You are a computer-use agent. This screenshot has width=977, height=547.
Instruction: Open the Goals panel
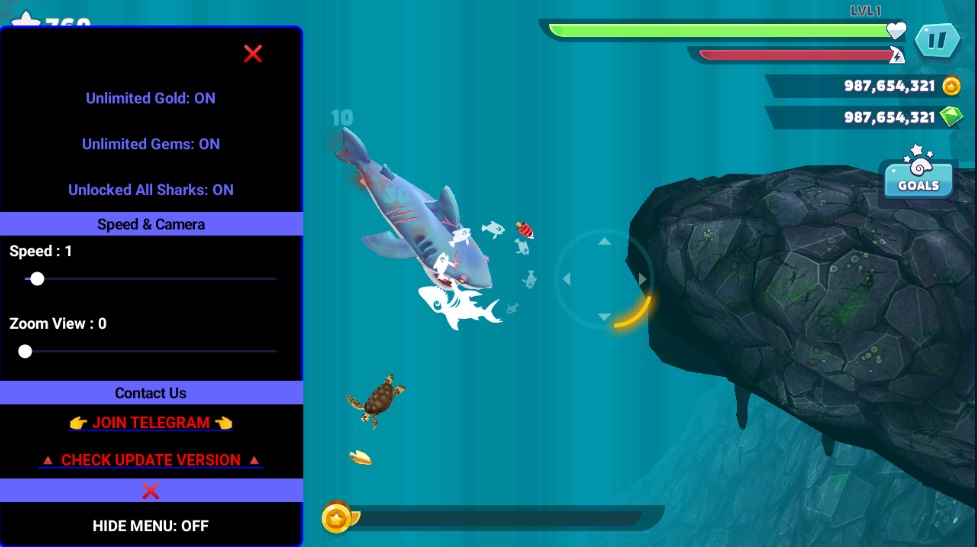click(918, 177)
